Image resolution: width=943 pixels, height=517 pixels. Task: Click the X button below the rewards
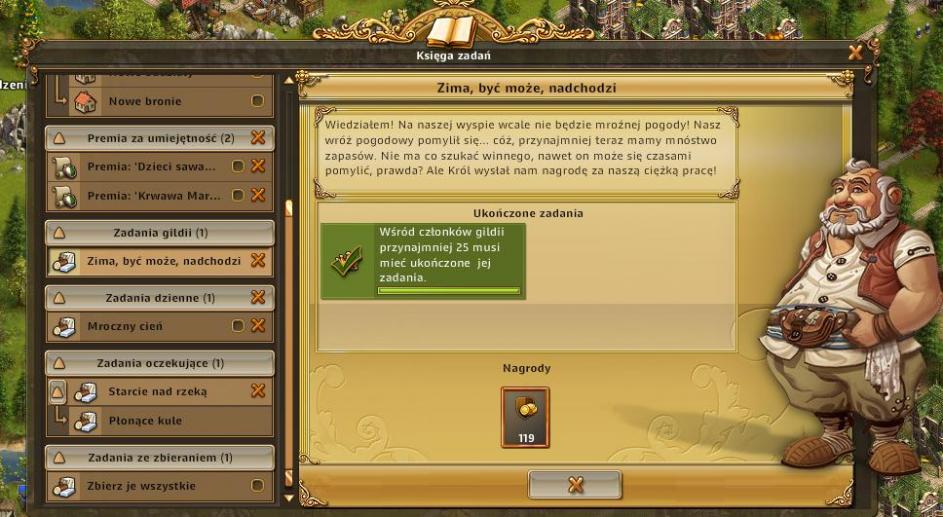click(x=575, y=485)
